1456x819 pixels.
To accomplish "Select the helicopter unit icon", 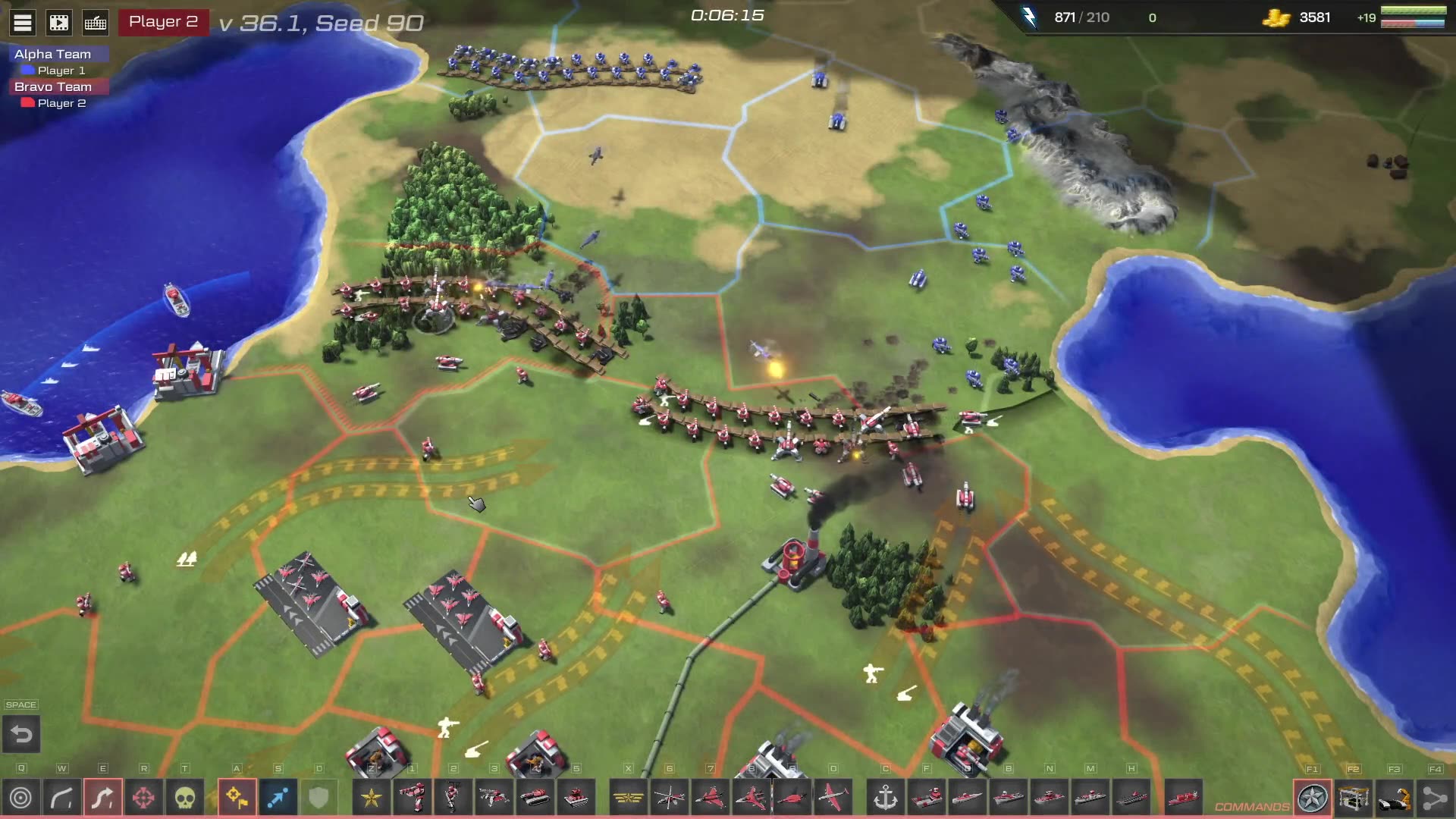I will coord(669,798).
